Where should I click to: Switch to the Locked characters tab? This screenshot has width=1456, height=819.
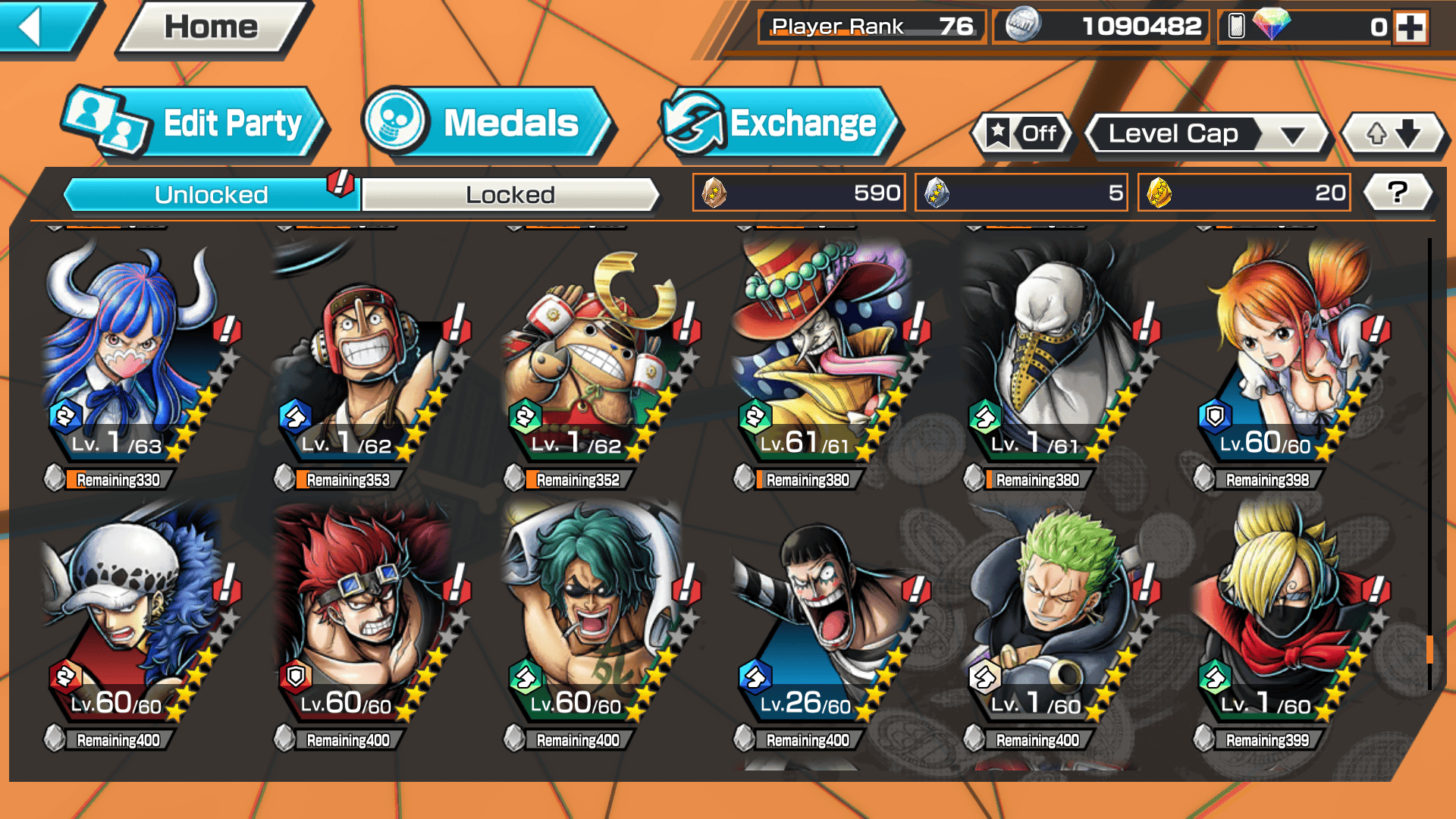pos(510,195)
